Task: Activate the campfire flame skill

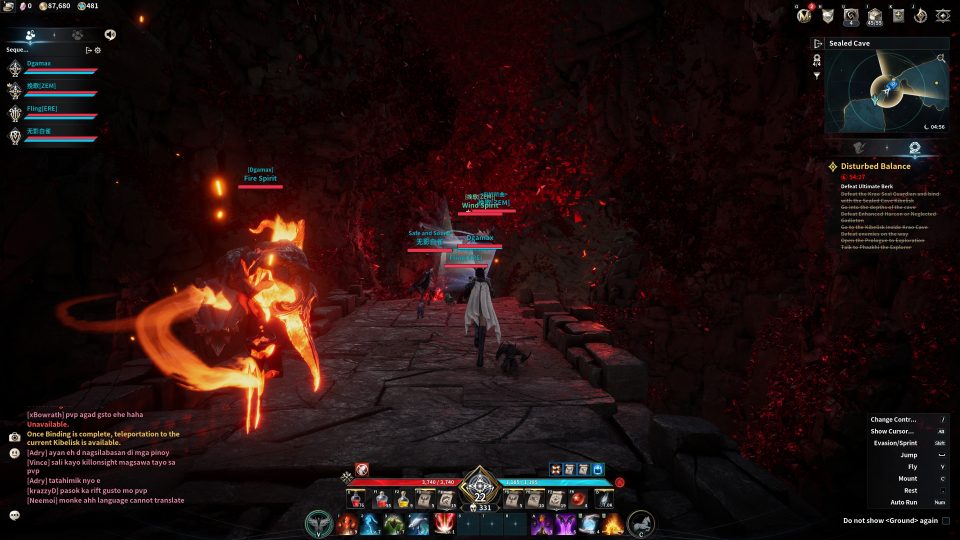Action: click(612, 523)
